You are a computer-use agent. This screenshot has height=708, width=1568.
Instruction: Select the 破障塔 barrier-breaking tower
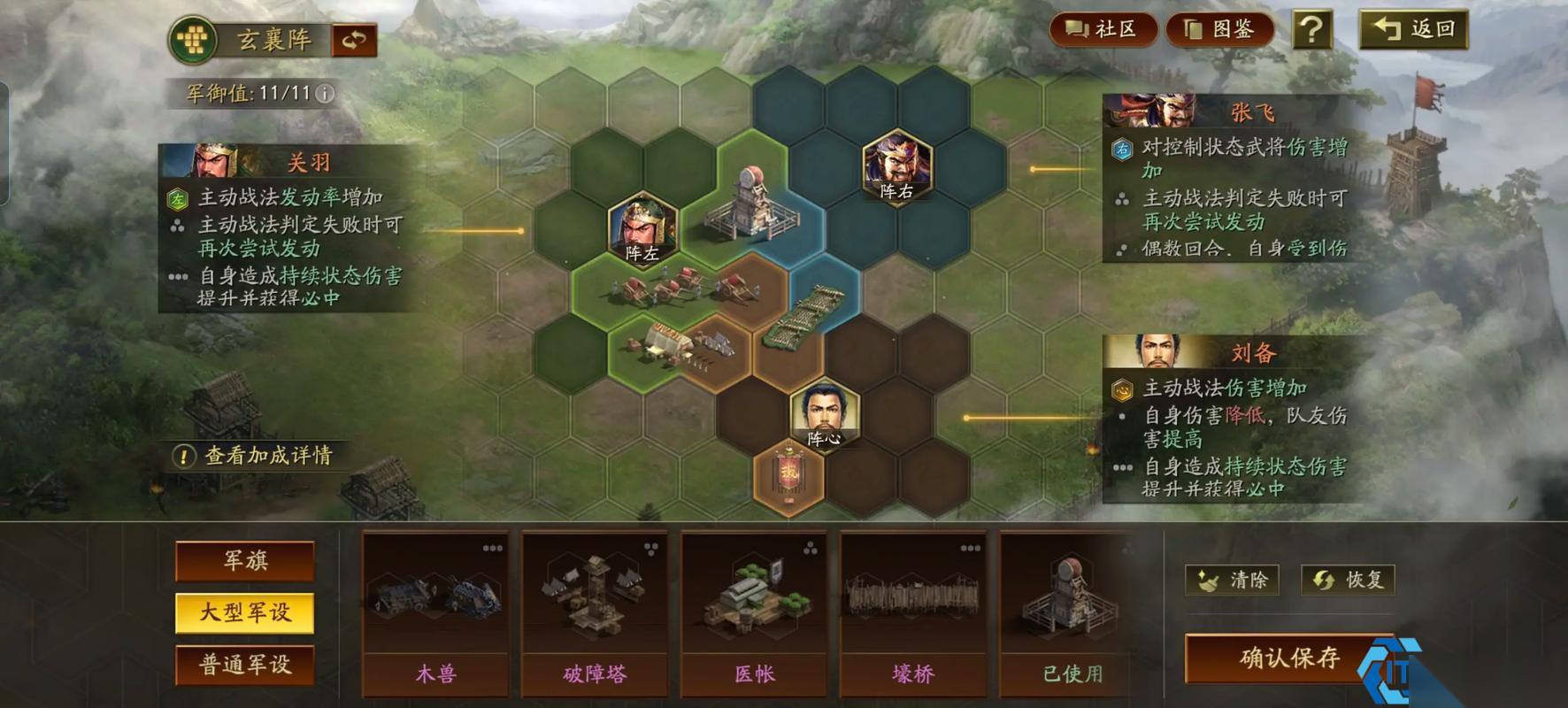tap(595, 611)
